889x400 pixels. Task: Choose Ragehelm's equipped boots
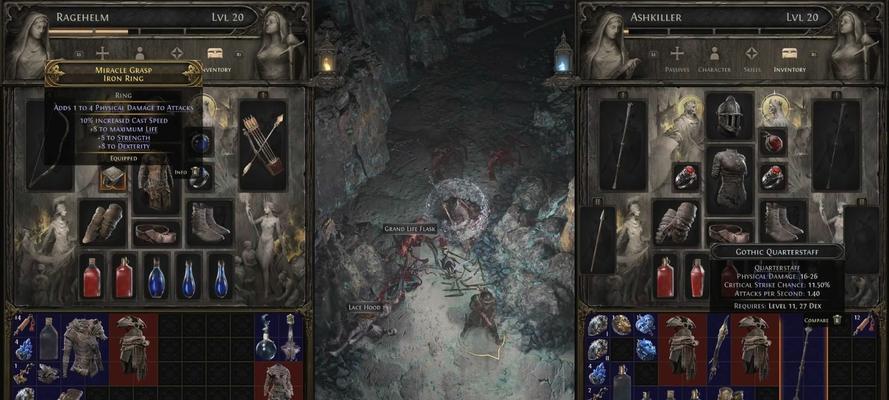coord(208,222)
